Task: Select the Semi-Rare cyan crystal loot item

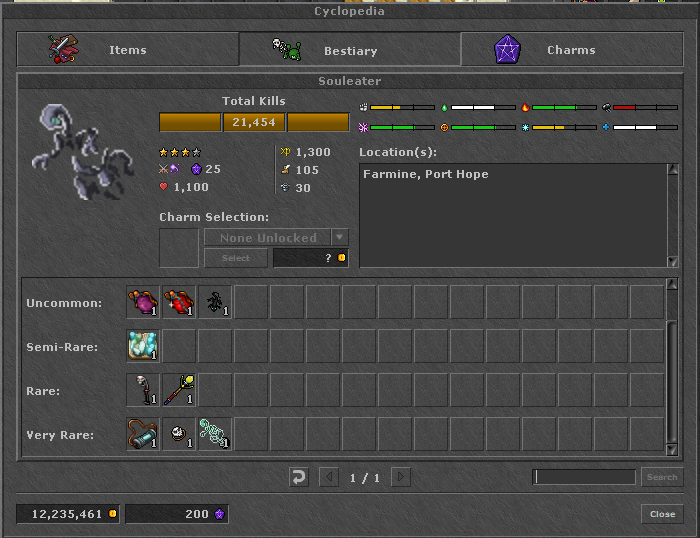Action: click(x=144, y=346)
